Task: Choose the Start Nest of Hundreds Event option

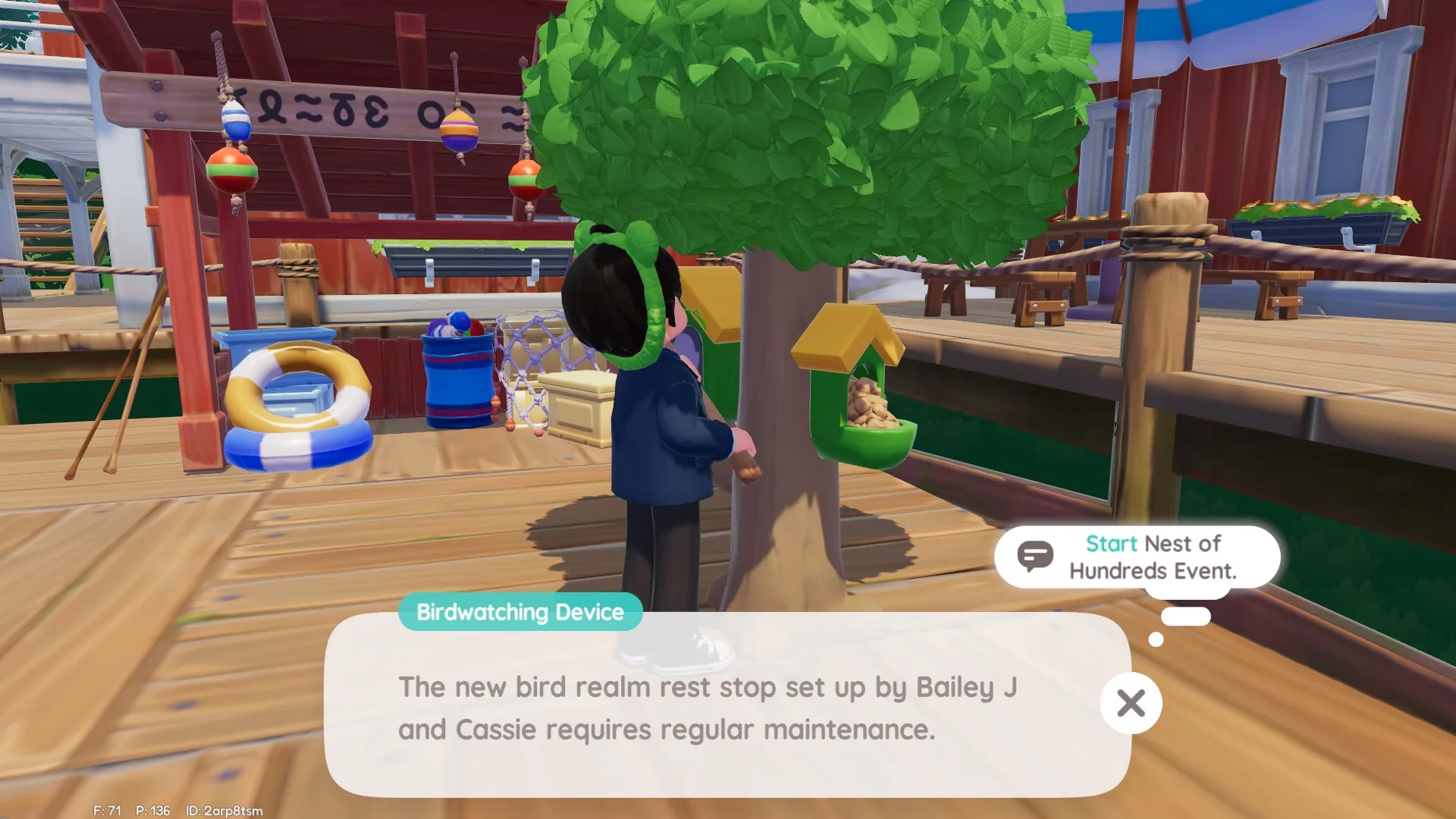Action: [1137, 557]
